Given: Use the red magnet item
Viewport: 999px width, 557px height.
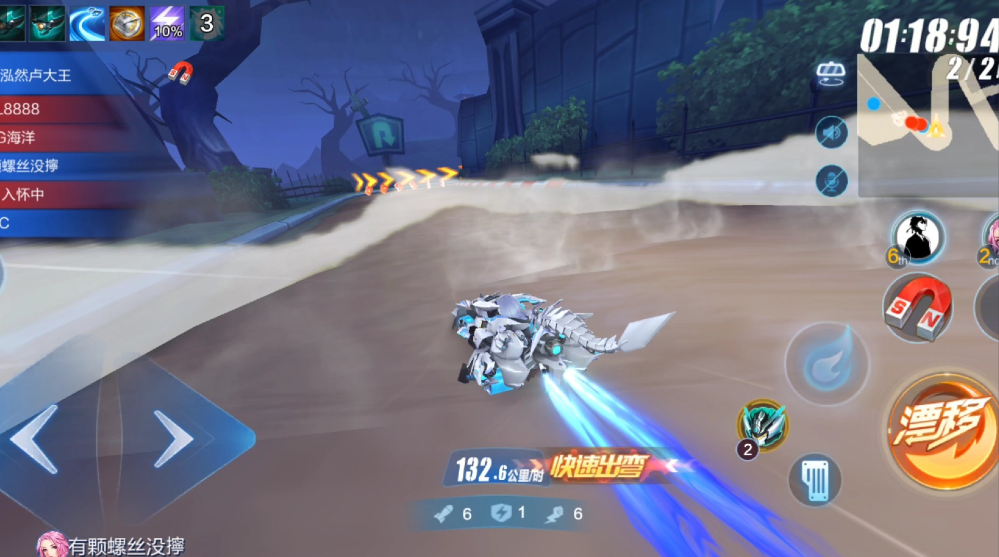Looking at the screenshot, I should 916,309.
